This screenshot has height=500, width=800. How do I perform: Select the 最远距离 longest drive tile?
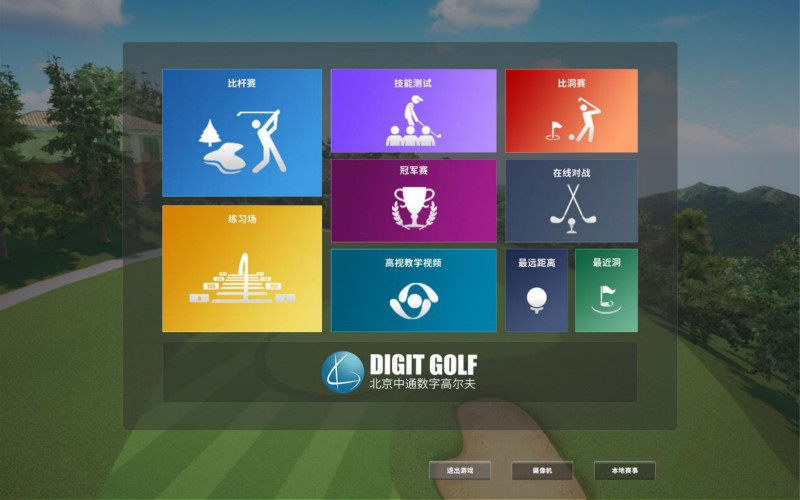[x=537, y=290]
